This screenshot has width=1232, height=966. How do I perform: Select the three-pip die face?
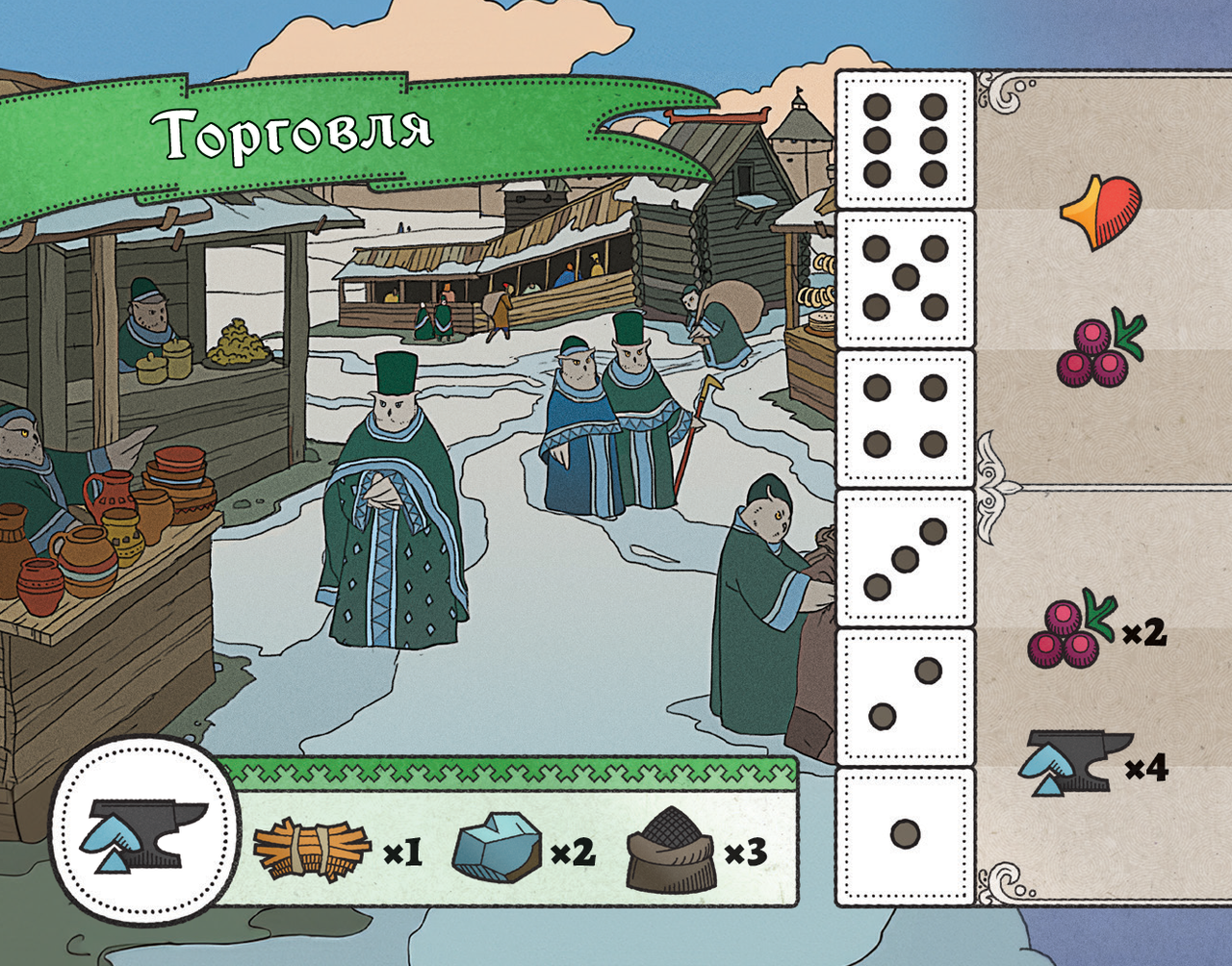coord(905,558)
